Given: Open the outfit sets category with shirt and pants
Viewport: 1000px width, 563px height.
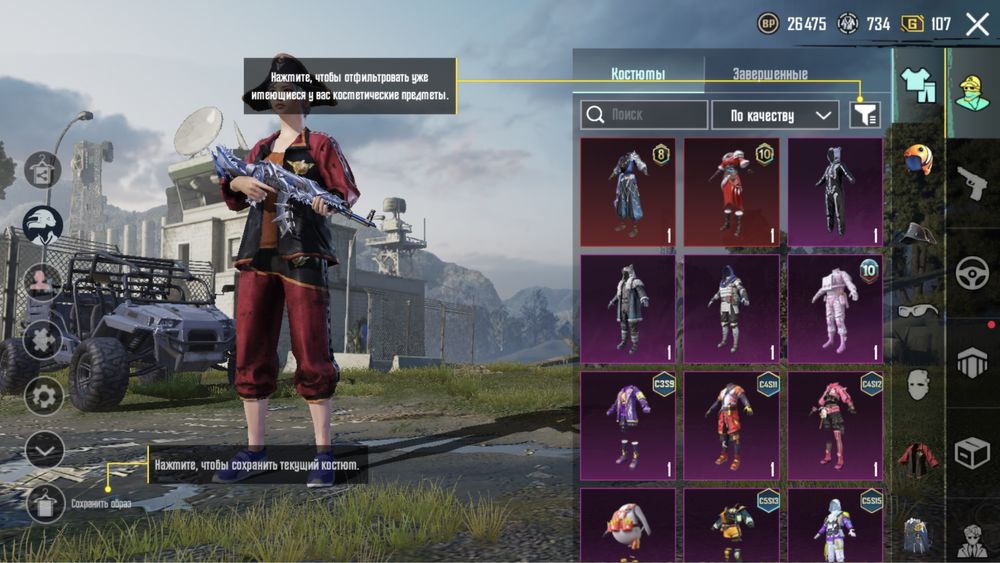Looking at the screenshot, I should [x=917, y=86].
